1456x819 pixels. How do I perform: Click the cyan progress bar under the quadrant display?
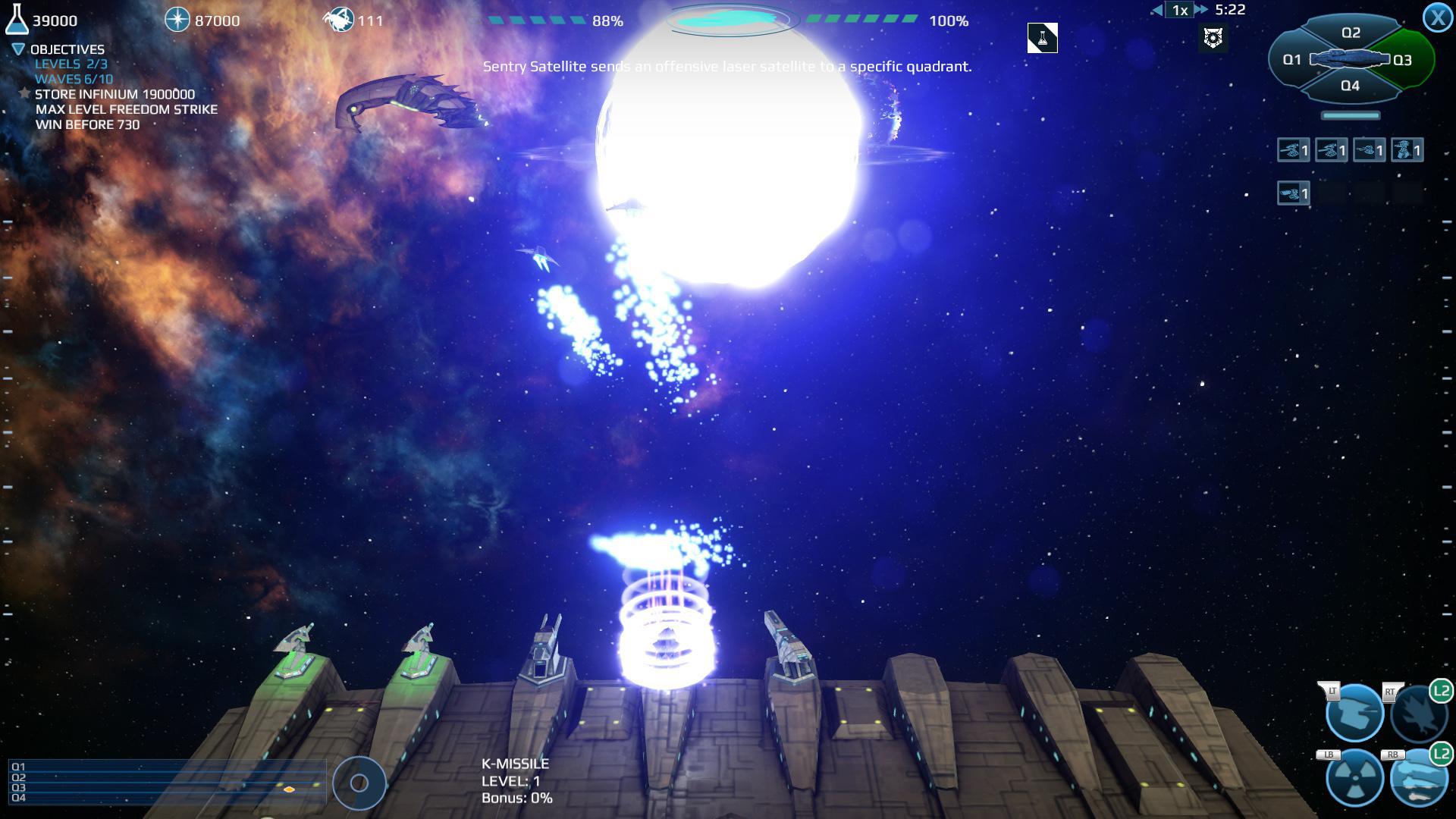tap(1351, 115)
